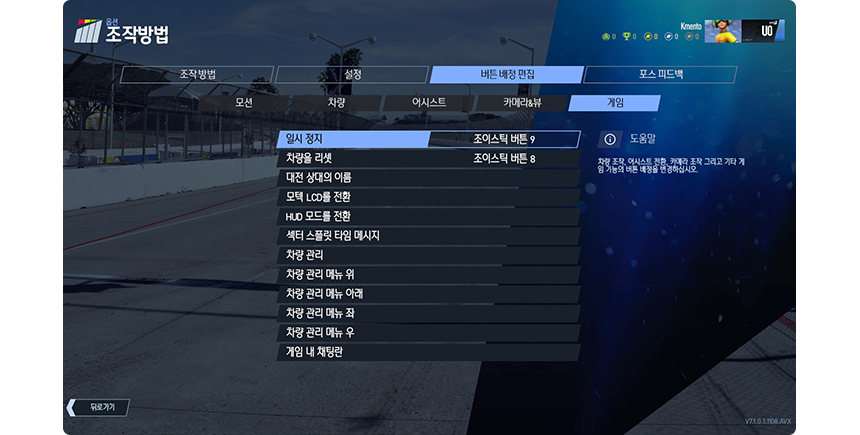Choose the 차량 관리 메뉴 위 row
This screenshot has height=435, width=860.
click(427, 275)
